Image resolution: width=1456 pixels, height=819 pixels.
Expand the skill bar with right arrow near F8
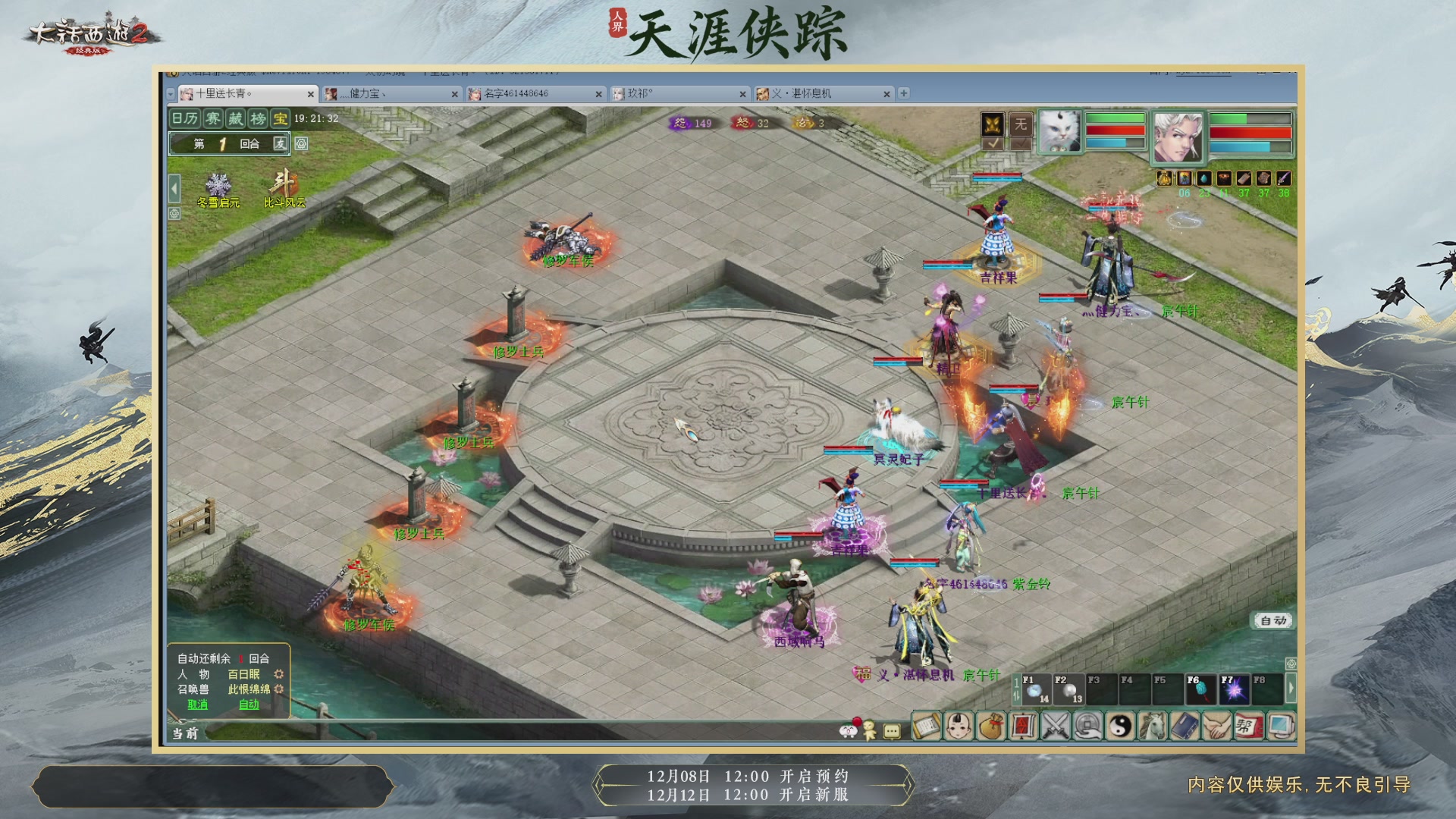[x=1292, y=687]
